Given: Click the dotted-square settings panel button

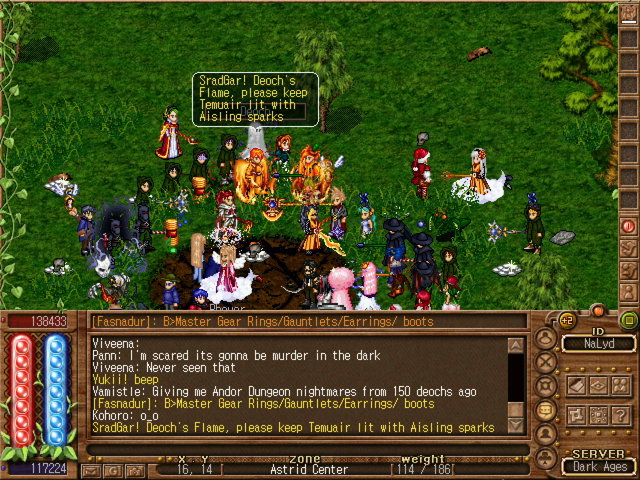Looking at the screenshot, I should [x=600, y=414].
